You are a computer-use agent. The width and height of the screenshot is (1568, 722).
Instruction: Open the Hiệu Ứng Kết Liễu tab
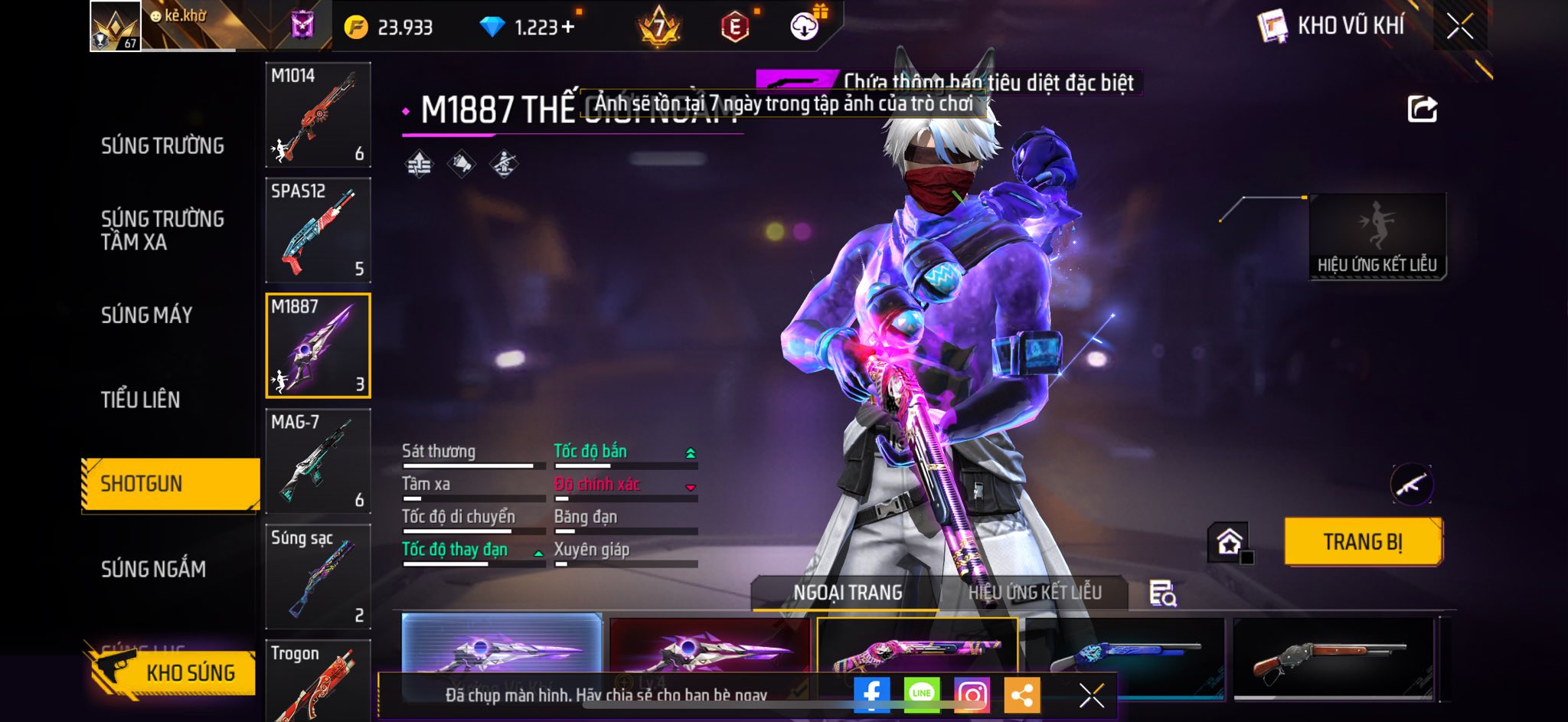click(x=1034, y=593)
